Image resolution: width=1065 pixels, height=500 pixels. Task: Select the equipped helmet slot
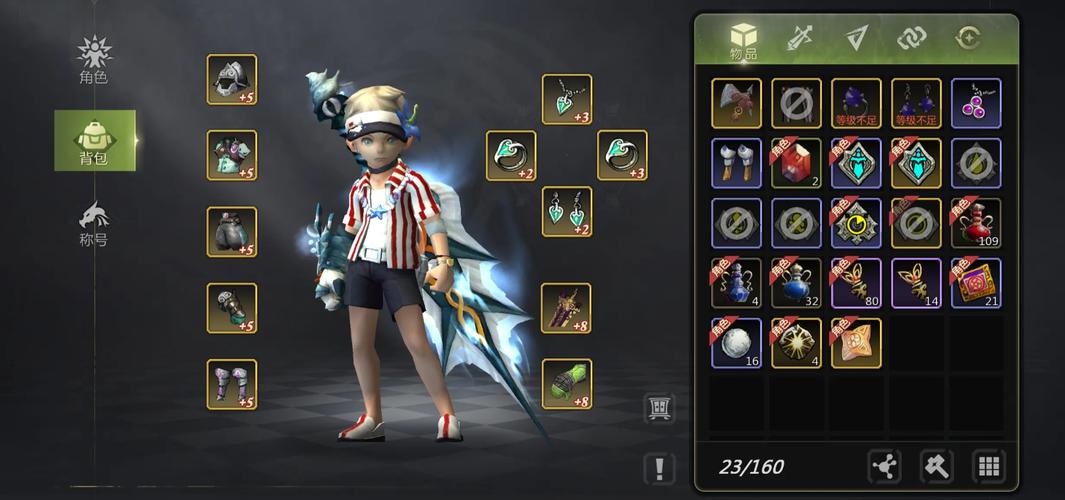point(232,80)
